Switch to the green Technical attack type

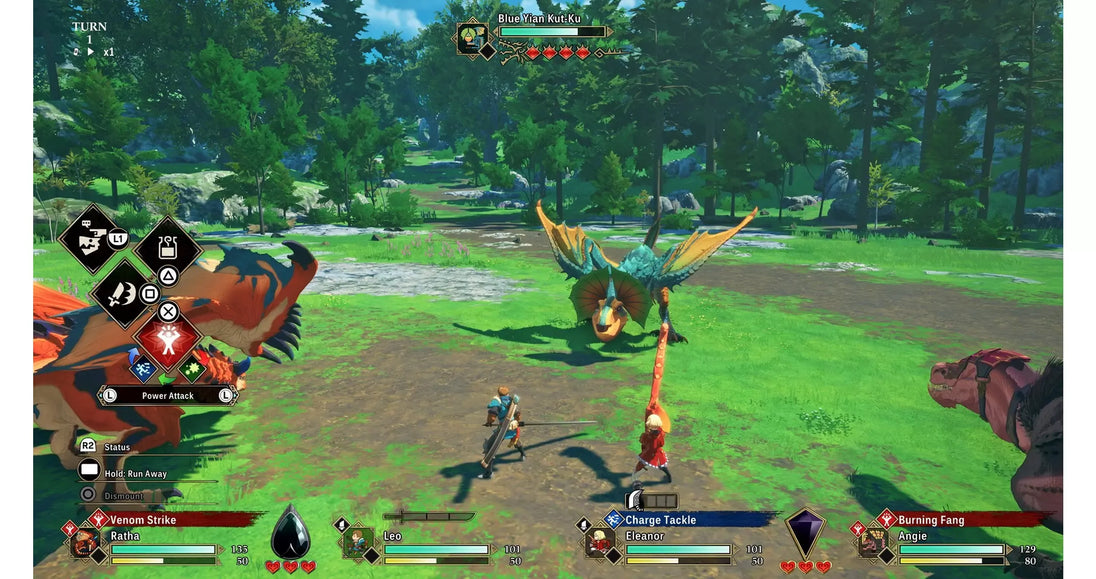click(x=192, y=367)
